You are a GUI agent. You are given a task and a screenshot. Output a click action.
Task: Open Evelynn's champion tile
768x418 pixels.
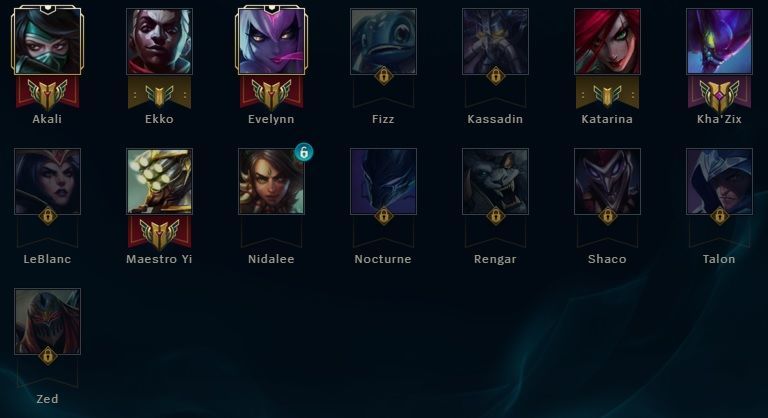[x=271, y=42]
